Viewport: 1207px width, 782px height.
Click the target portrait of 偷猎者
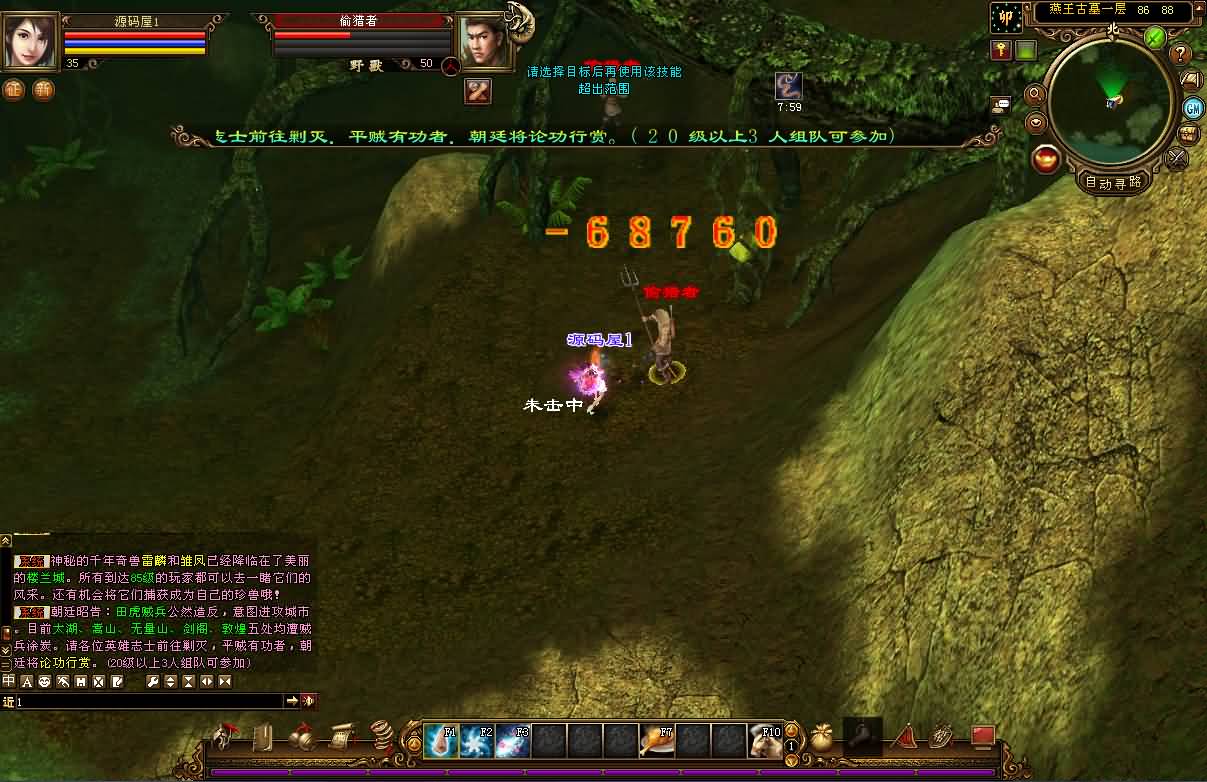(485, 42)
